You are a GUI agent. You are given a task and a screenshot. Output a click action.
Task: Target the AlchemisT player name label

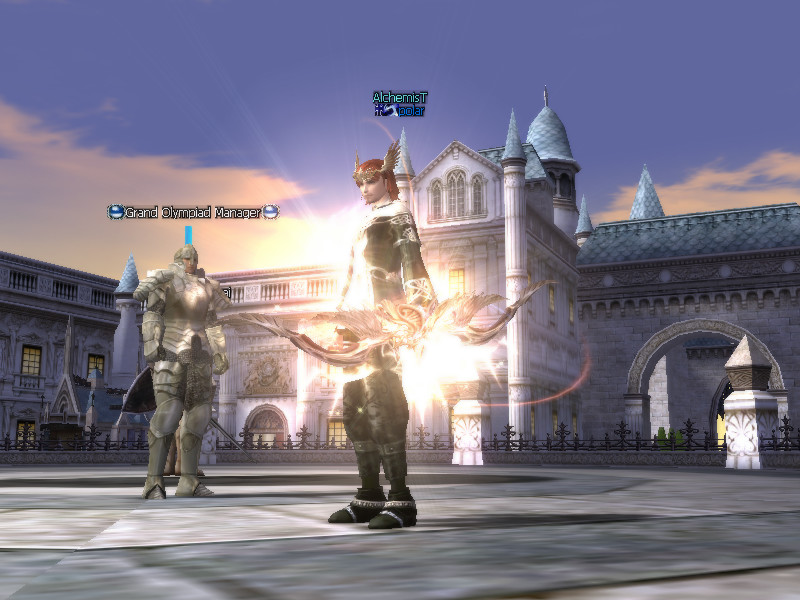point(400,97)
